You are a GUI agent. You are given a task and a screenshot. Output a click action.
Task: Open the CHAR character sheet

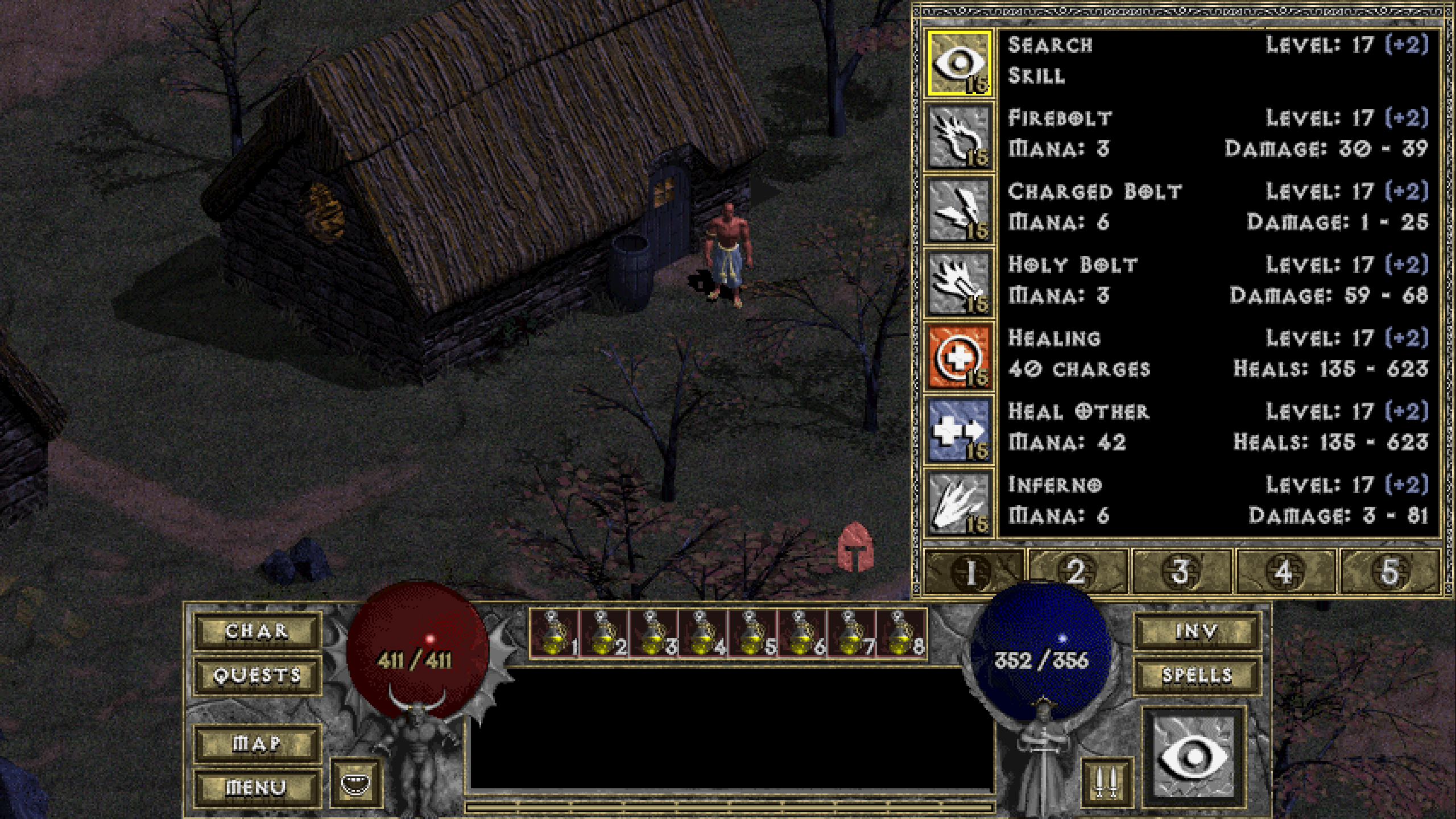[257, 631]
